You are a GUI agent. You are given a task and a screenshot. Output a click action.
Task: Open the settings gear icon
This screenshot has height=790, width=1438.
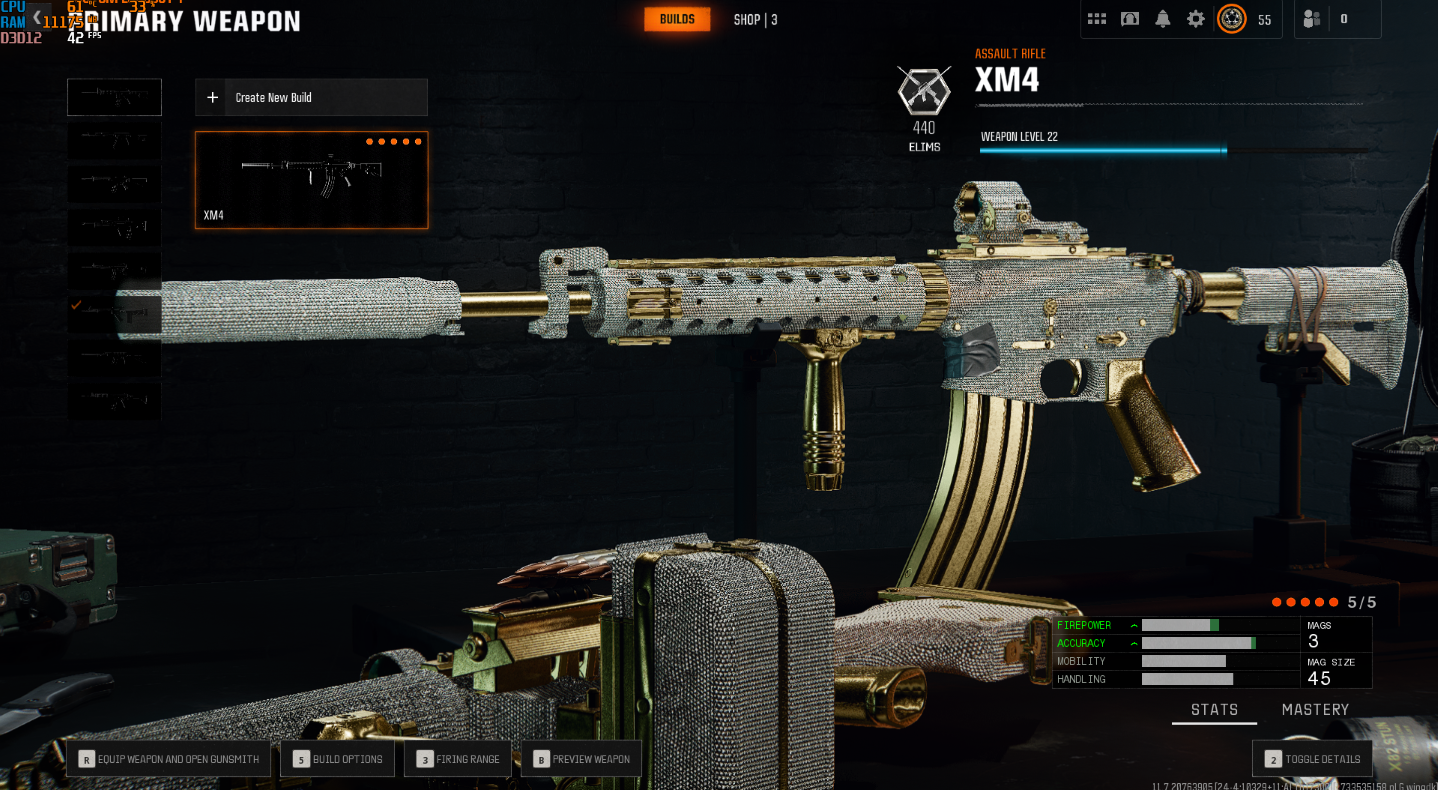coord(1195,18)
